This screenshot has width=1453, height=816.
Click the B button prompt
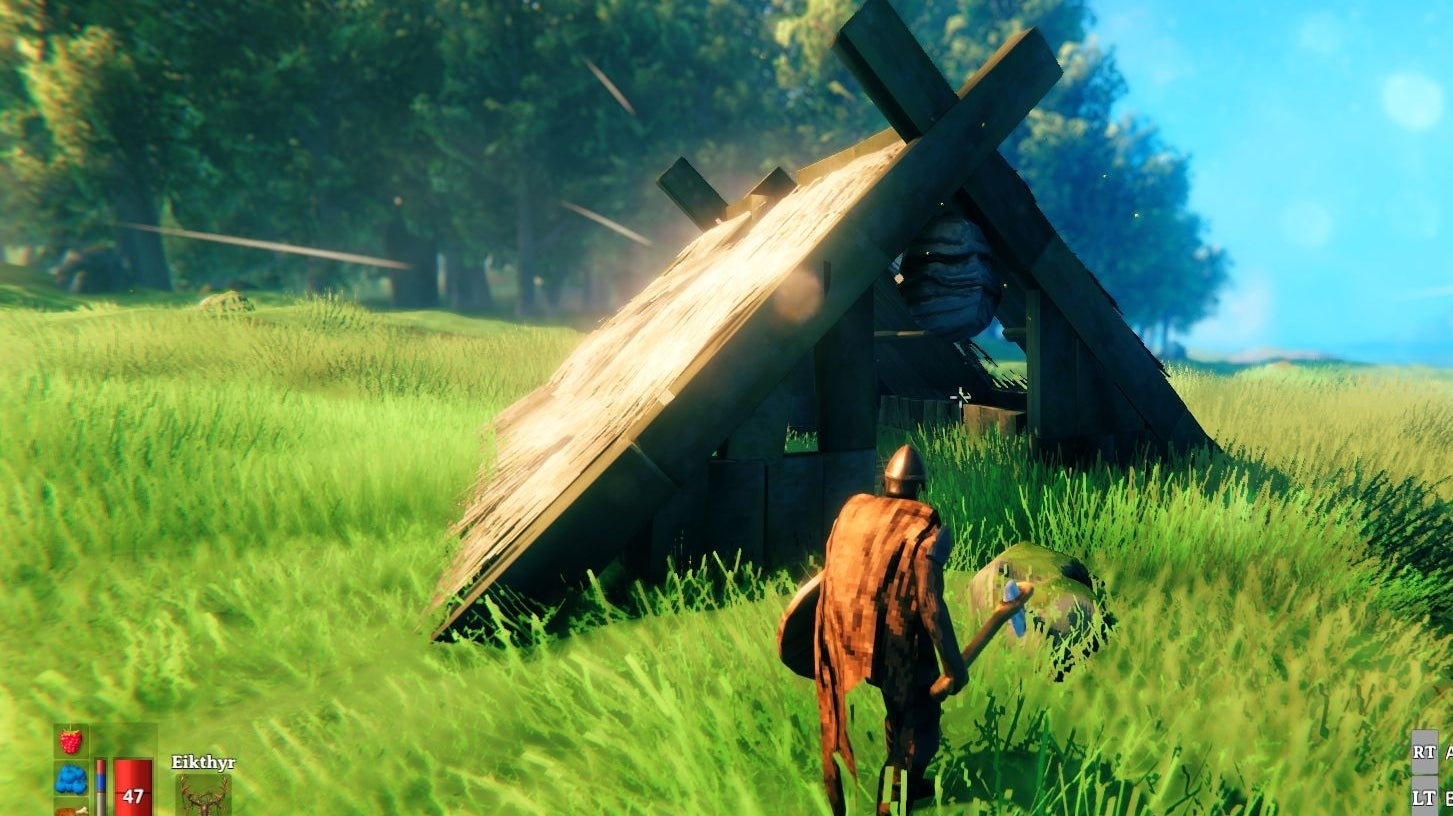point(1449,796)
